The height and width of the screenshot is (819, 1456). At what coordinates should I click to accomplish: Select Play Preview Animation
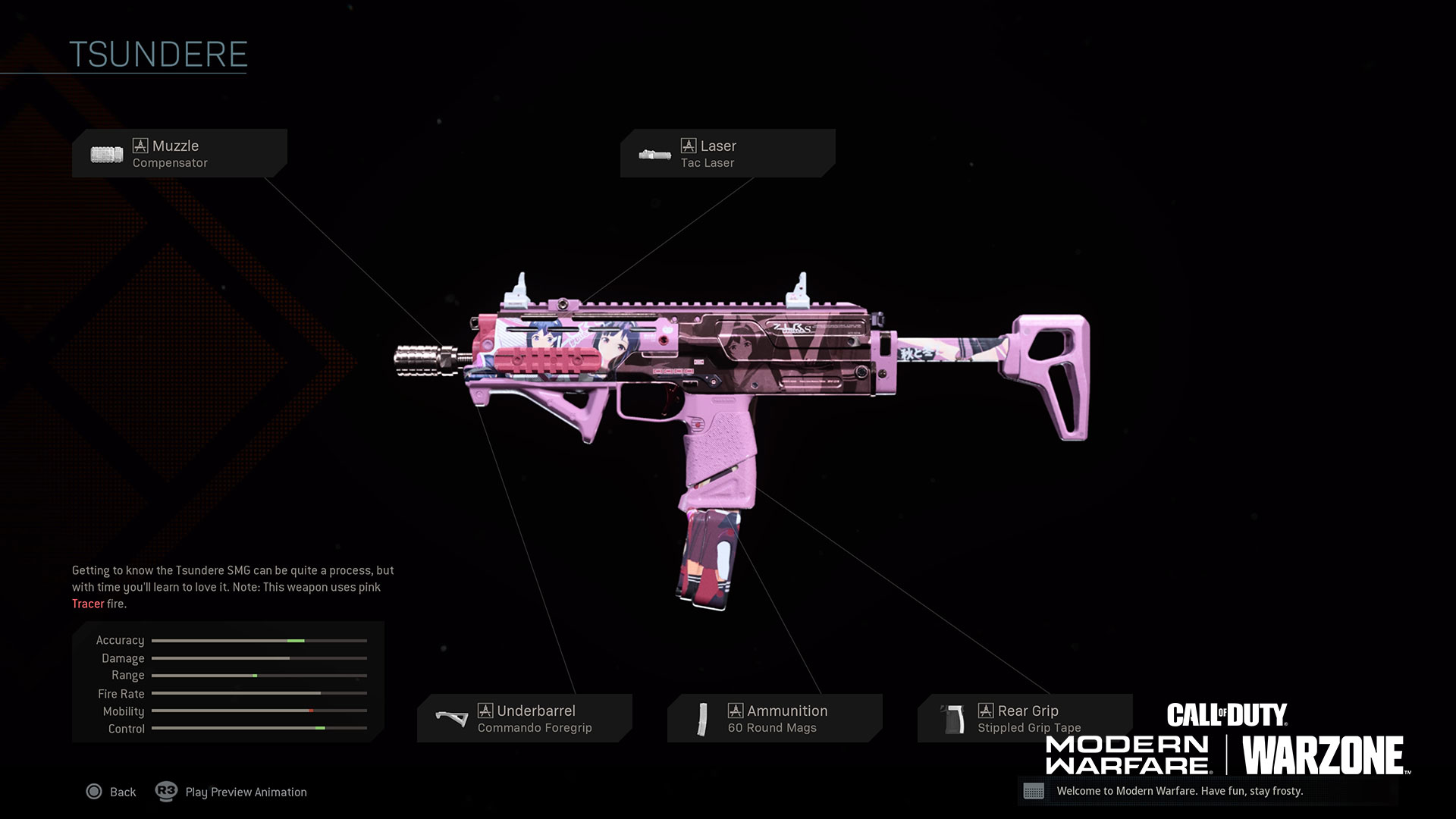click(x=245, y=792)
